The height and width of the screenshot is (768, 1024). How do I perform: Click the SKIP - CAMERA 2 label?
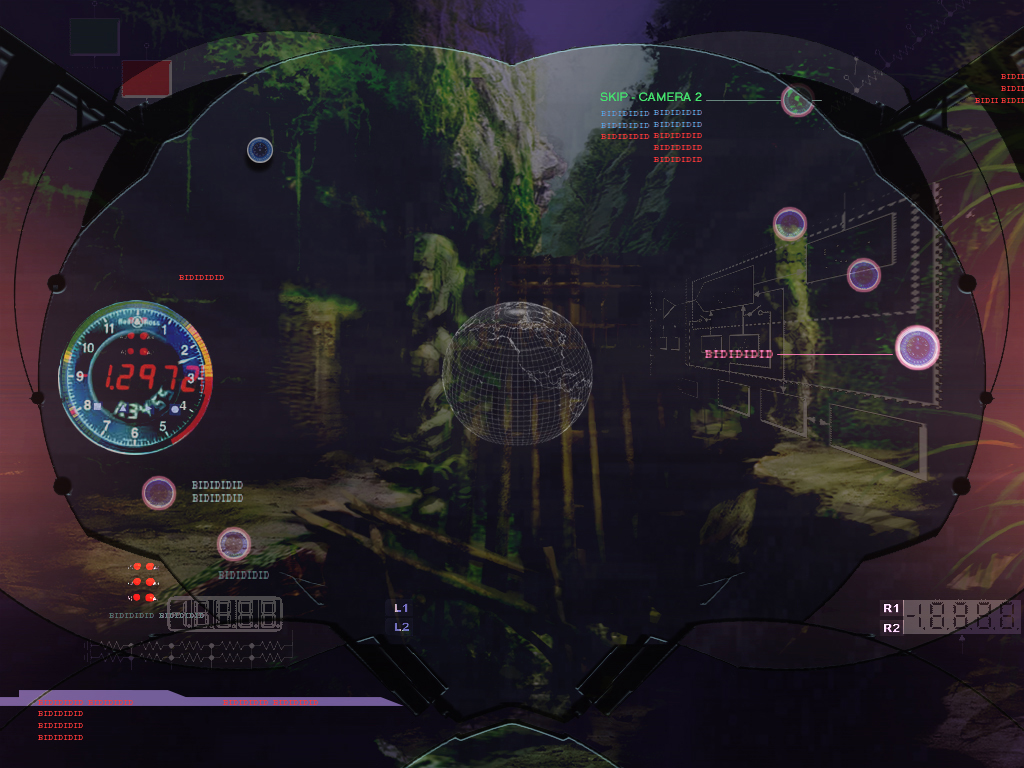tap(651, 97)
